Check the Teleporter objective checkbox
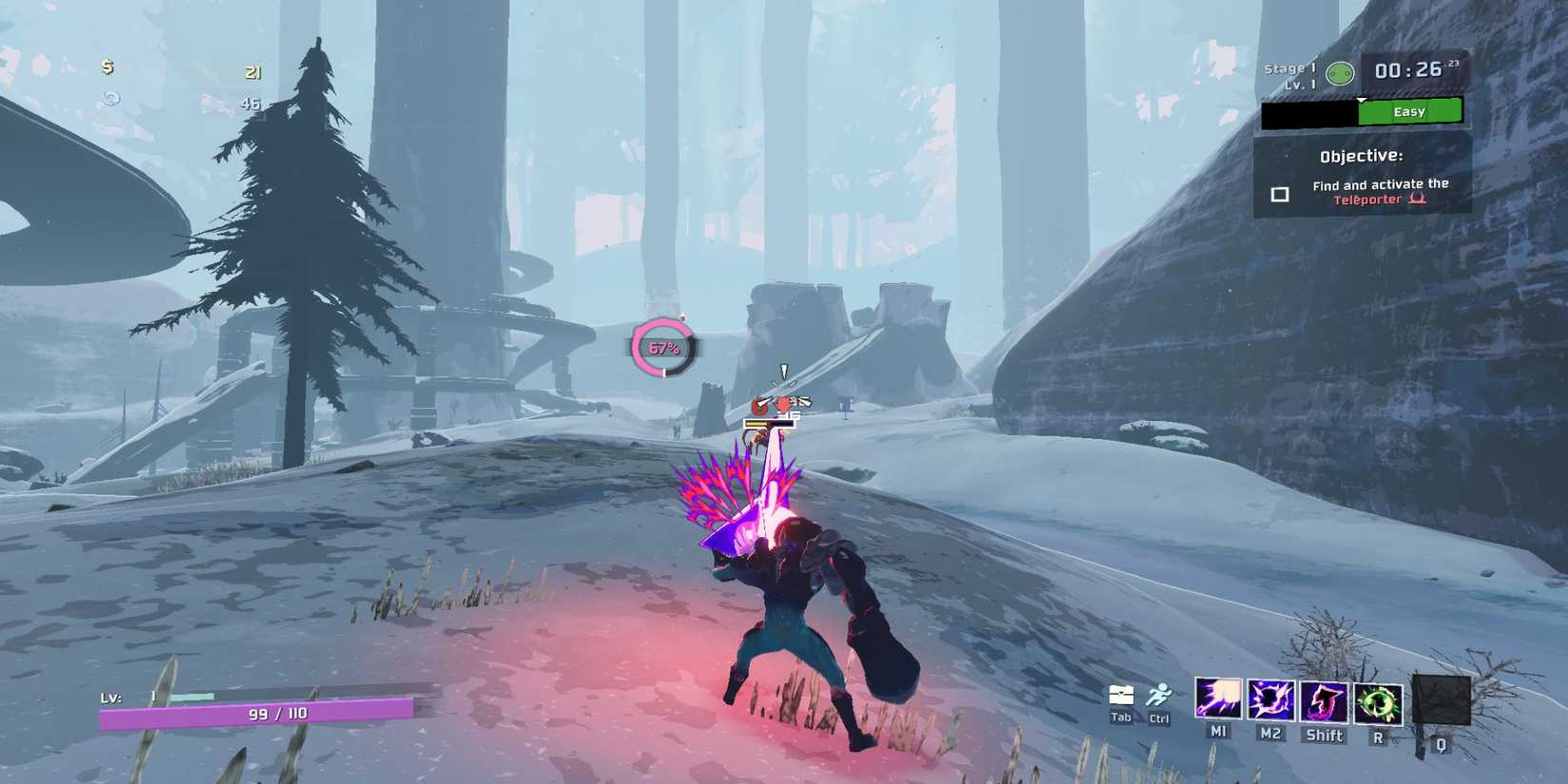Image resolution: width=1568 pixels, height=784 pixels. click(1279, 194)
